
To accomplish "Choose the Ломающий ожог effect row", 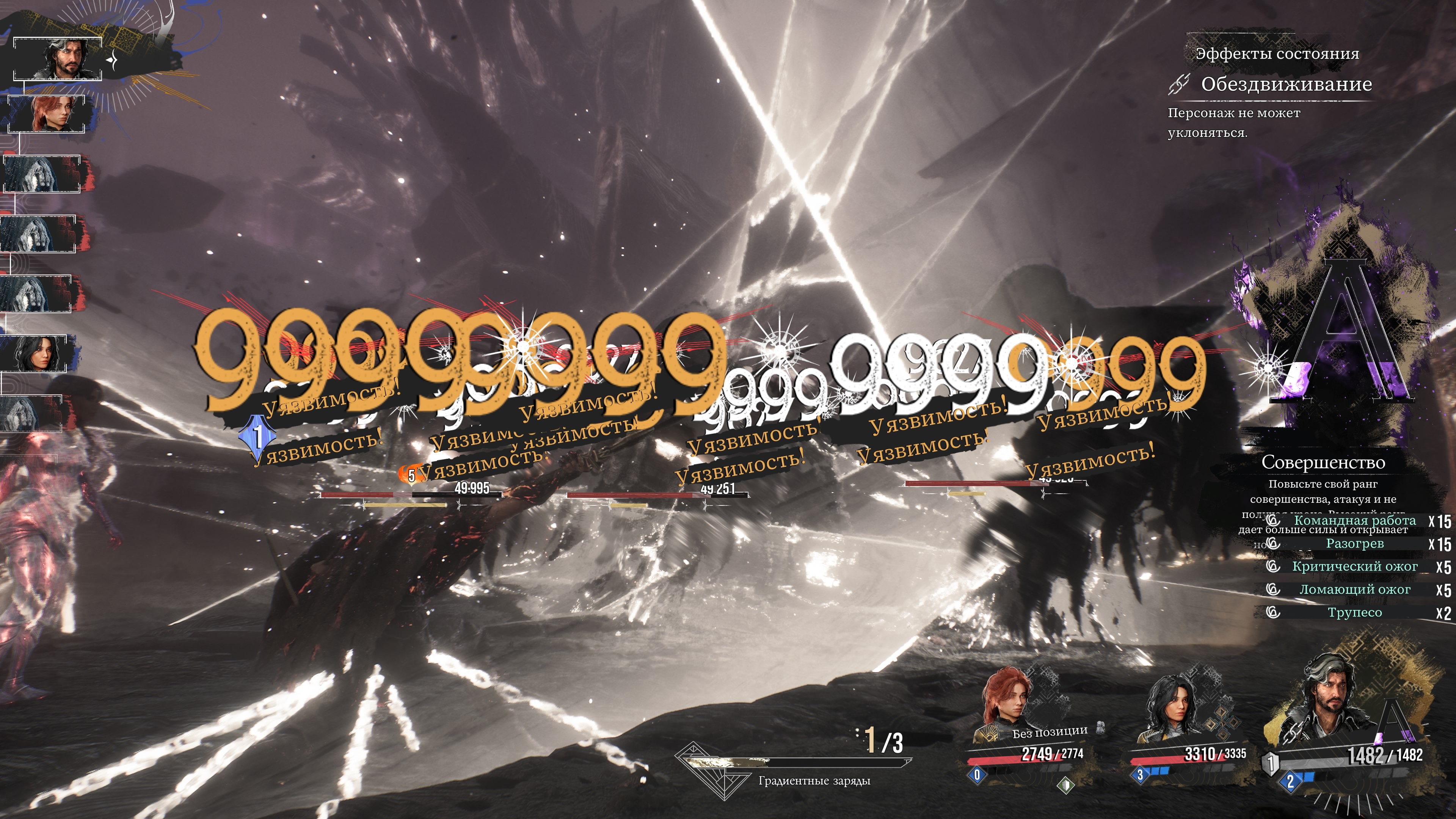I will 1354,590.
